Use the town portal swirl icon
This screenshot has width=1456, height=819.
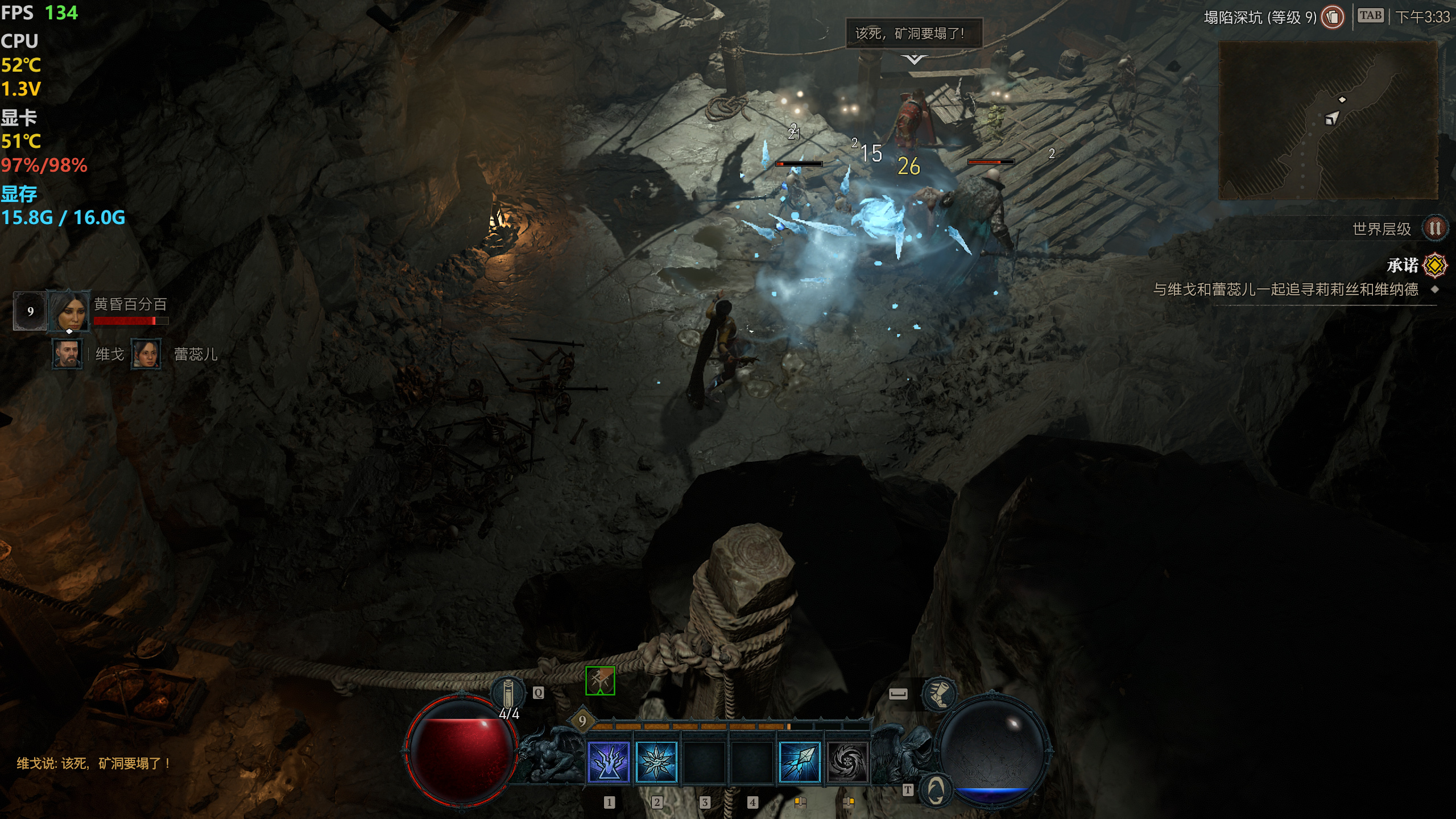[936, 789]
